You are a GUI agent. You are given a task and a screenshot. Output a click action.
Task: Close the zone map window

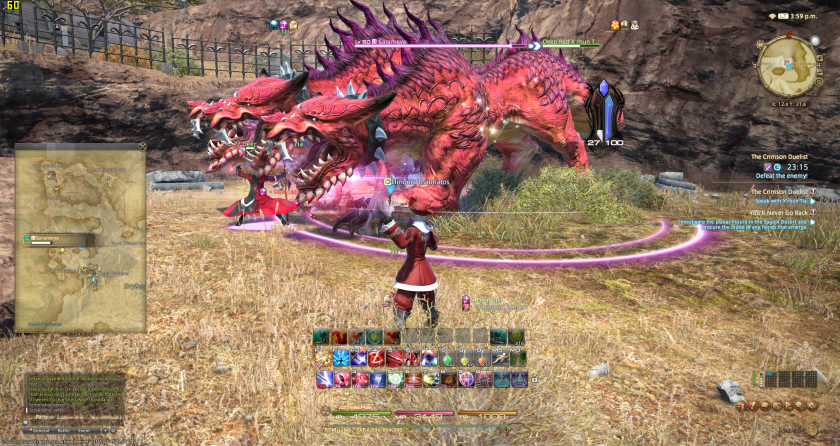click(x=142, y=146)
